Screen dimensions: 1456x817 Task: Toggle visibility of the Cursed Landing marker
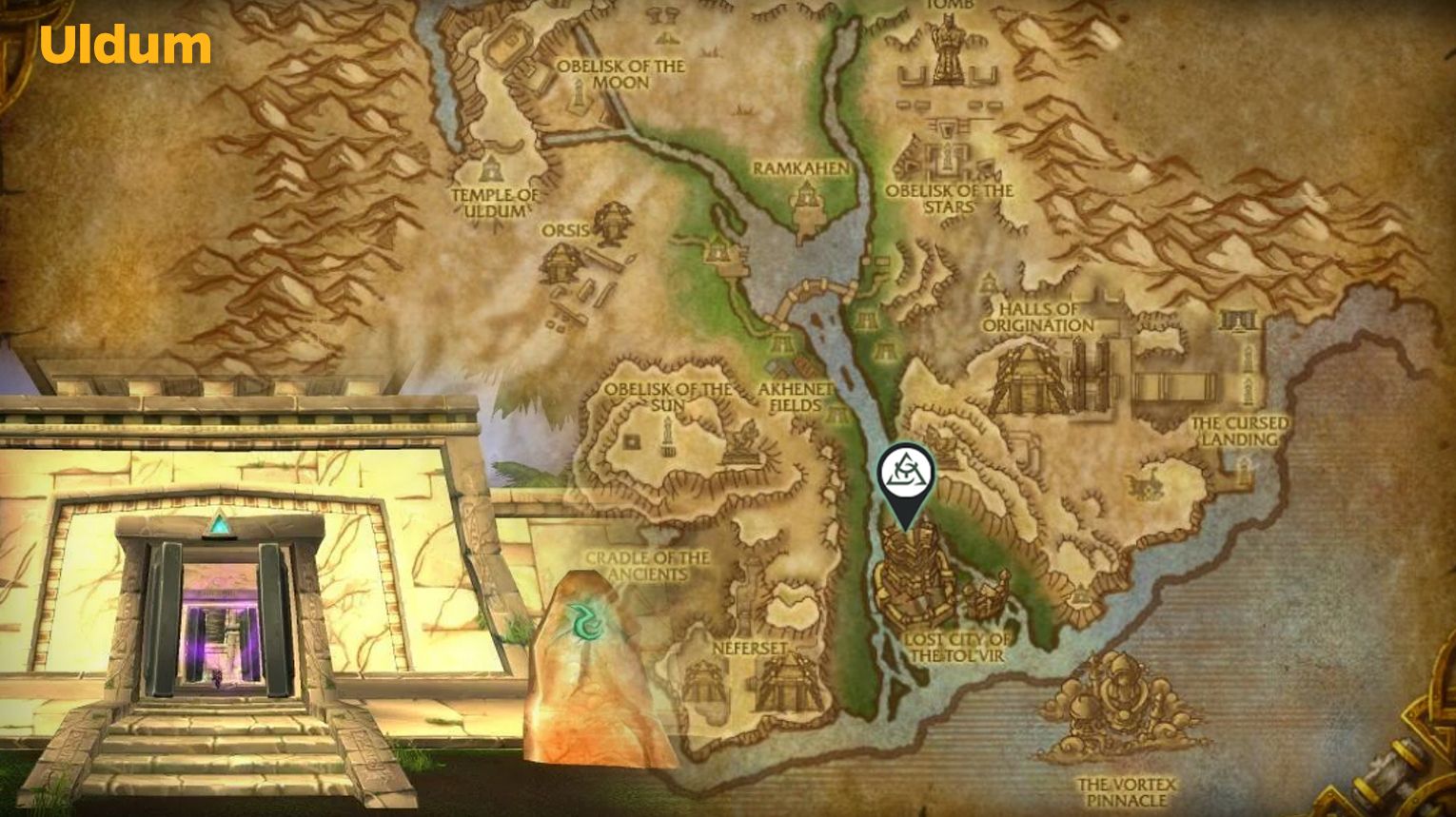pyautogui.click(x=1242, y=430)
